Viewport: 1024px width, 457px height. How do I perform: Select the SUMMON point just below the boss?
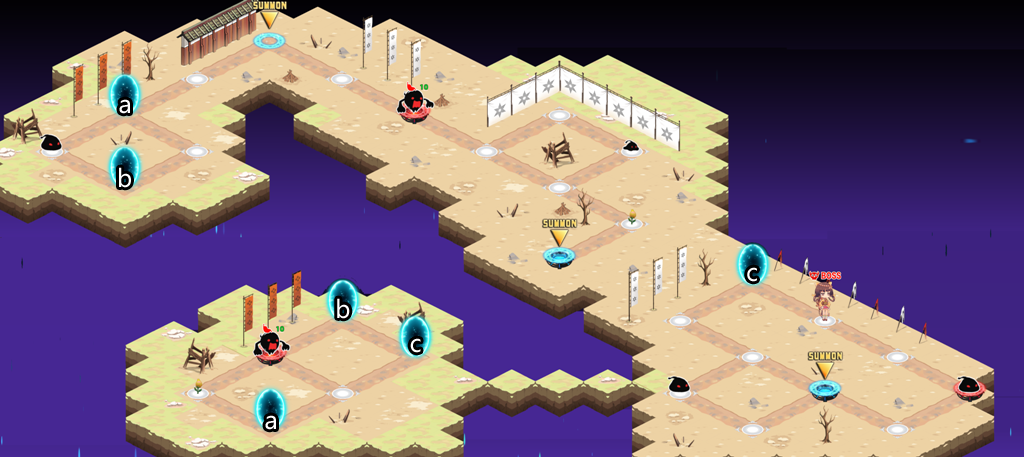(x=825, y=388)
